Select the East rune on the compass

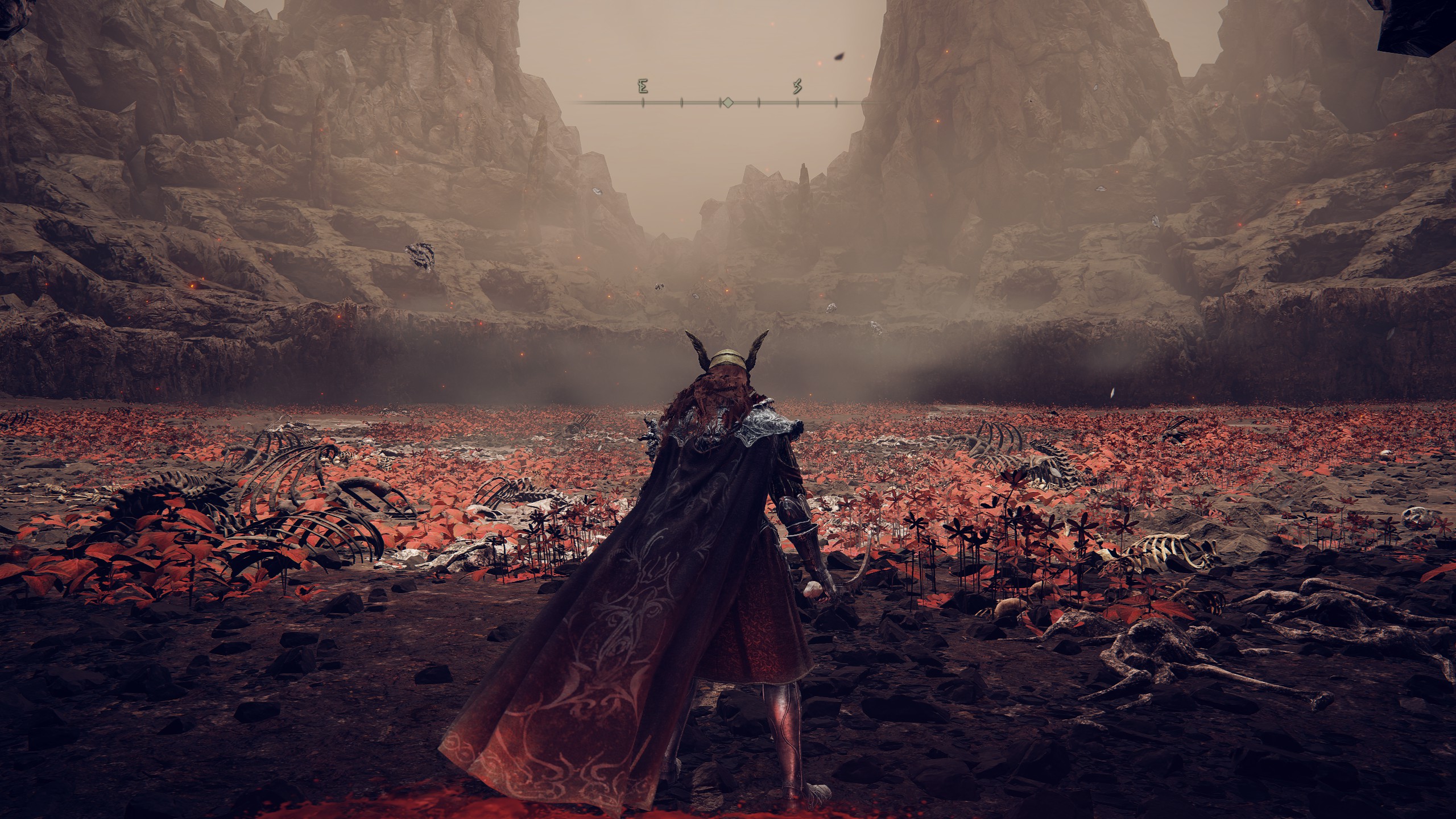pyautogui.click(x=643, y=87)
